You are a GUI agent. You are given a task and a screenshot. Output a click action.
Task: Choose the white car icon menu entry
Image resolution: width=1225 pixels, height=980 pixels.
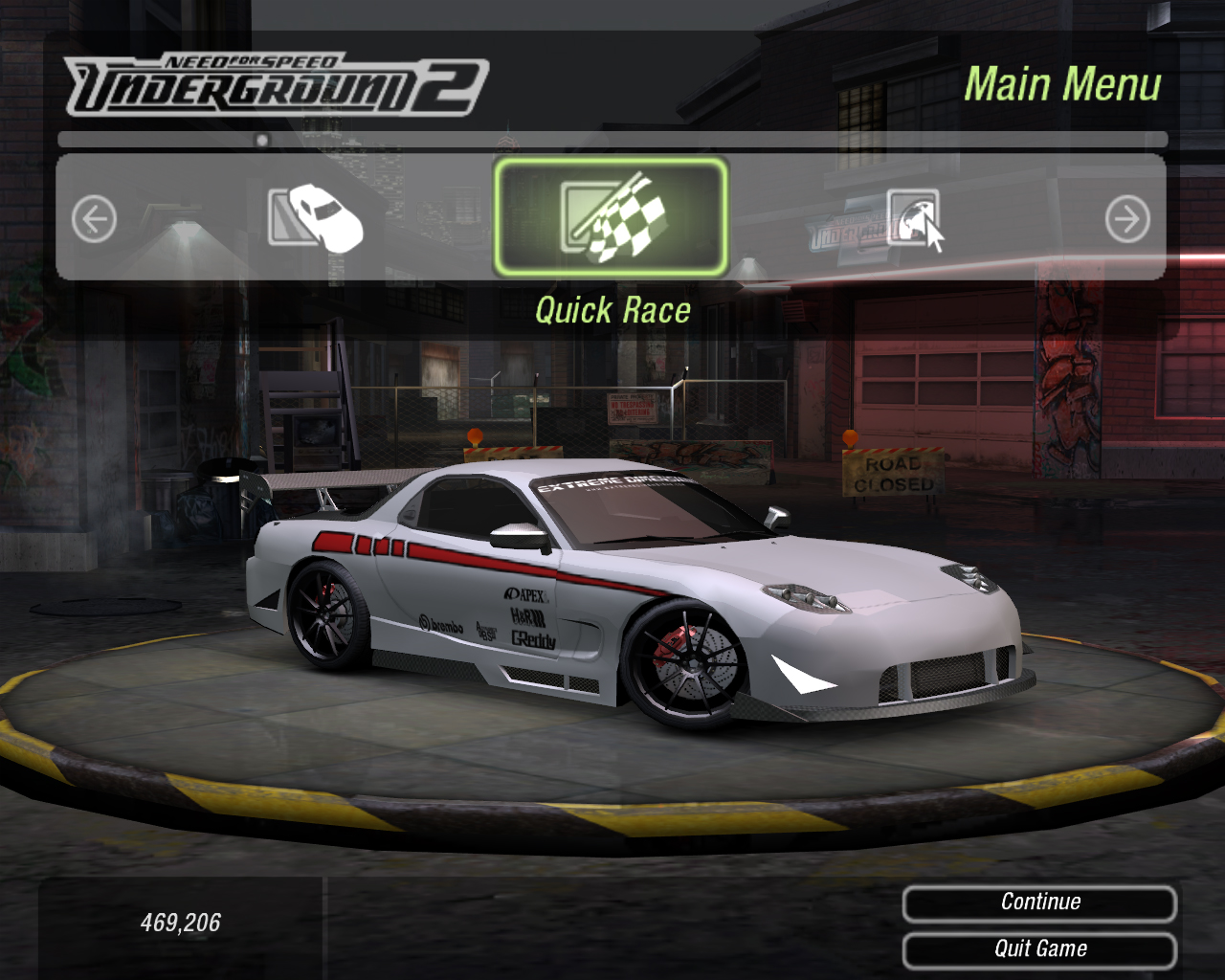pyautogui.click(x=316, y=218)
